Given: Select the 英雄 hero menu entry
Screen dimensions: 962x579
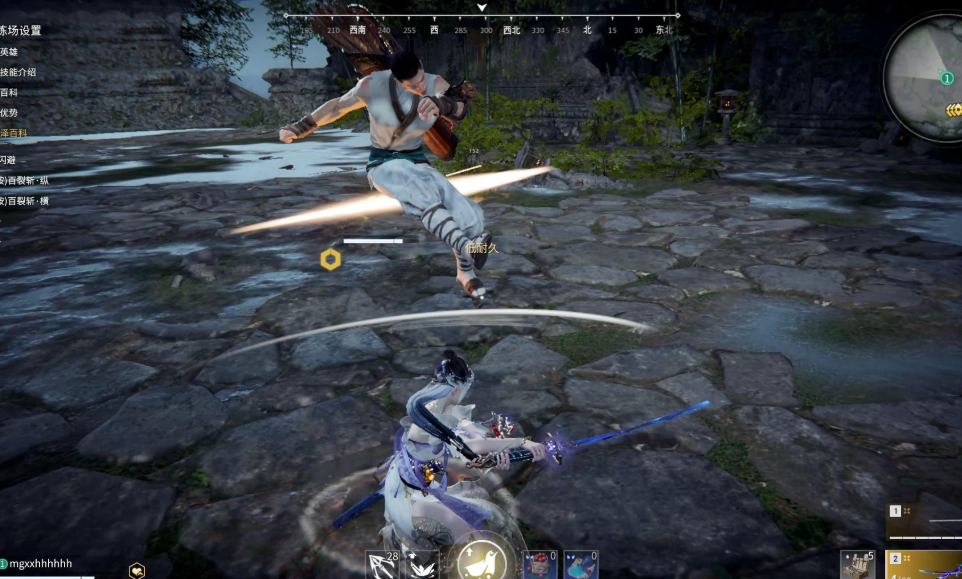Looking at the screenshot, I should [9, 52].
